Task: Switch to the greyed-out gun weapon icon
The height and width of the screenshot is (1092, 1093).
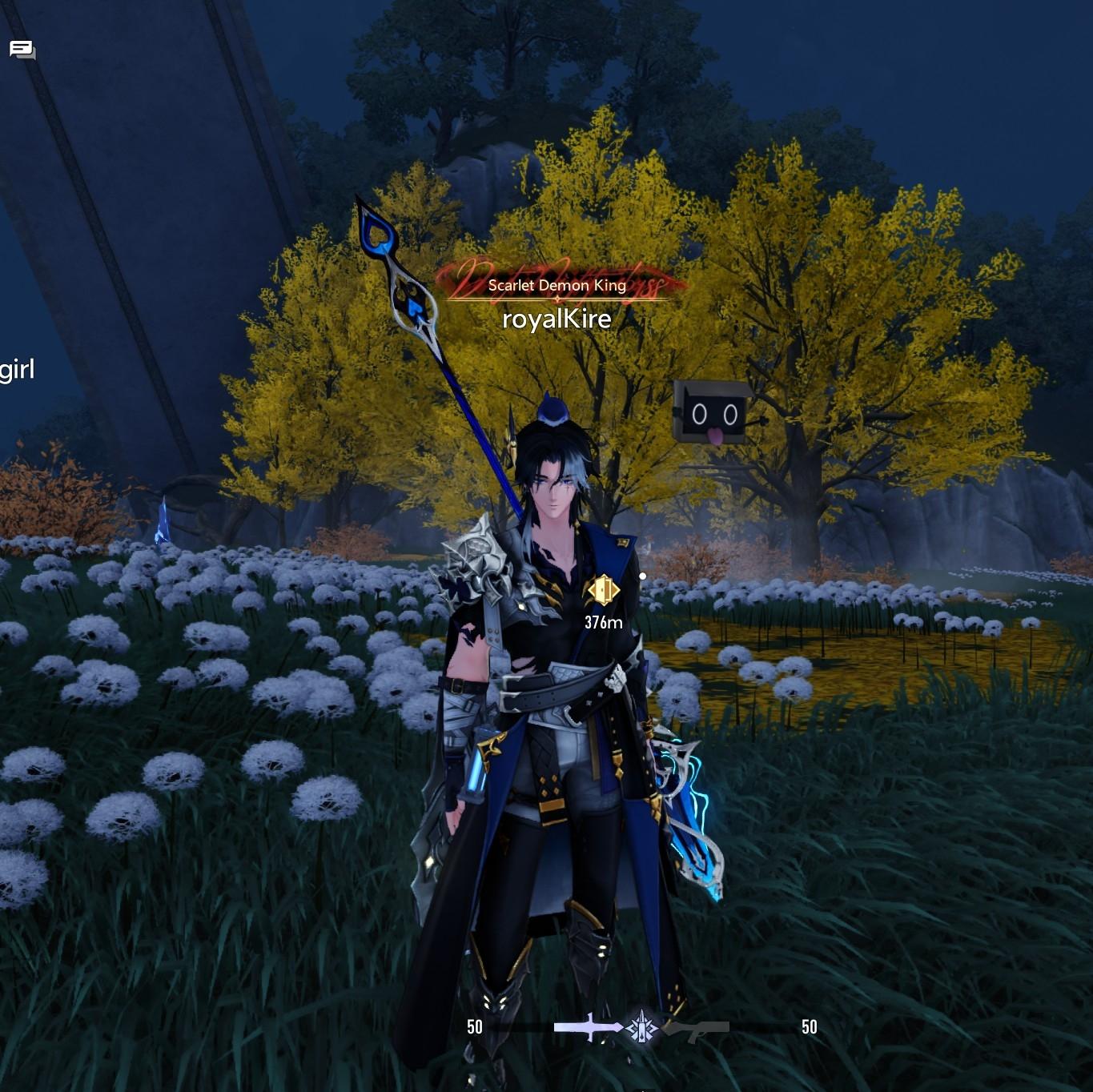Action: [697, 1030]
